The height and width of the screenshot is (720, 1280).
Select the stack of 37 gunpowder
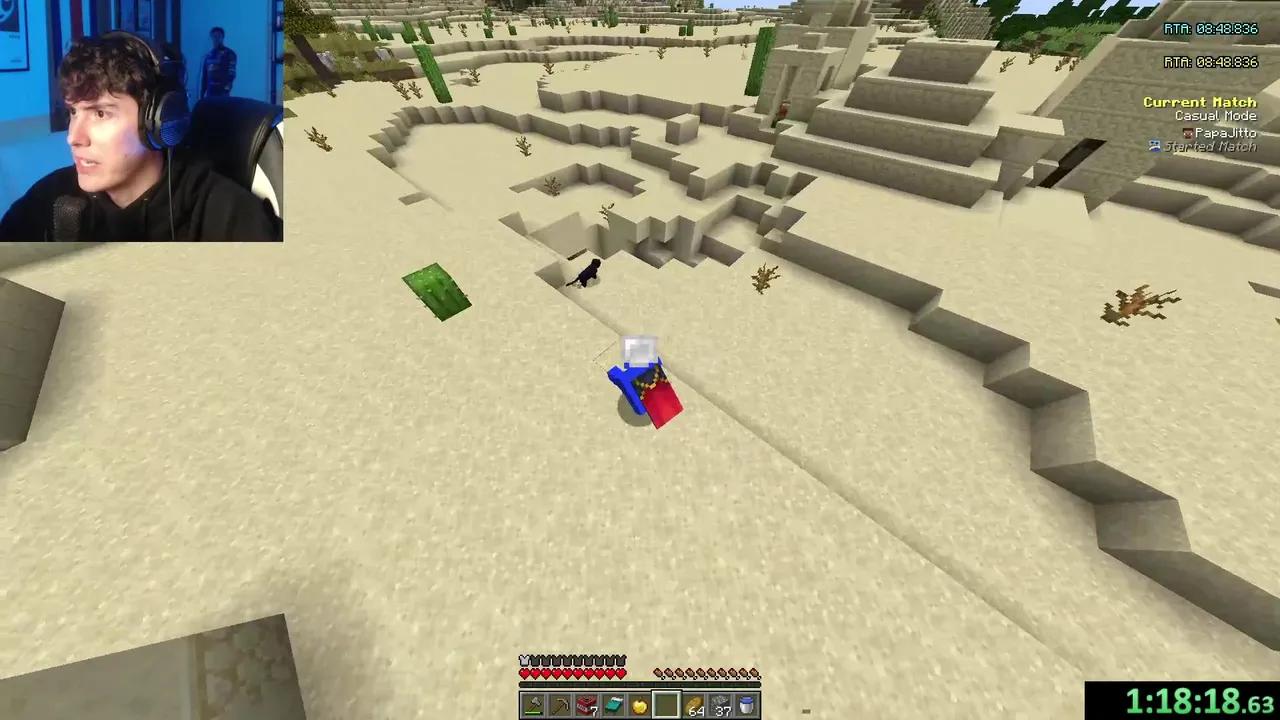point(721,705)
